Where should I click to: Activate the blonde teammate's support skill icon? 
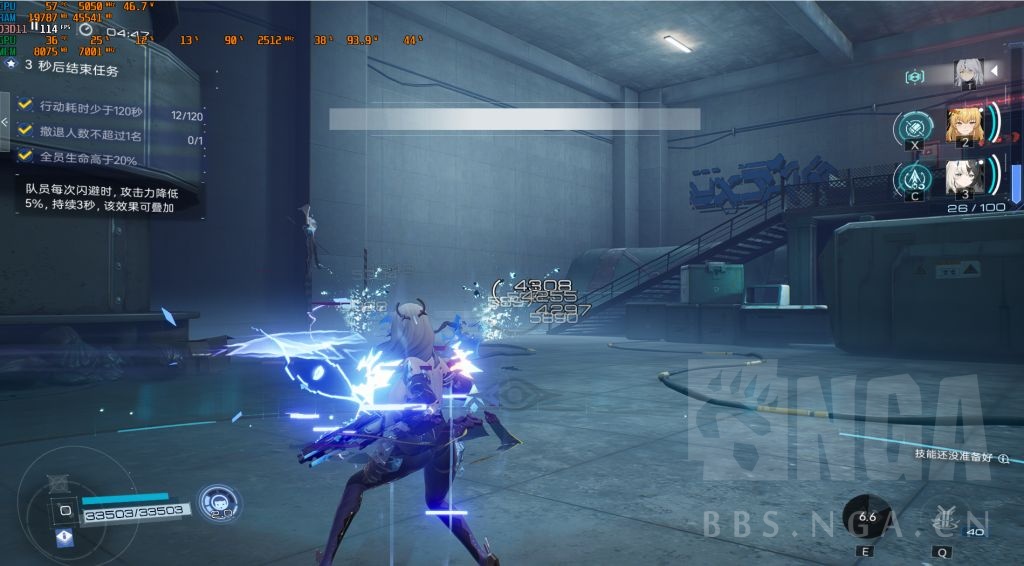[x=914, y=129]
